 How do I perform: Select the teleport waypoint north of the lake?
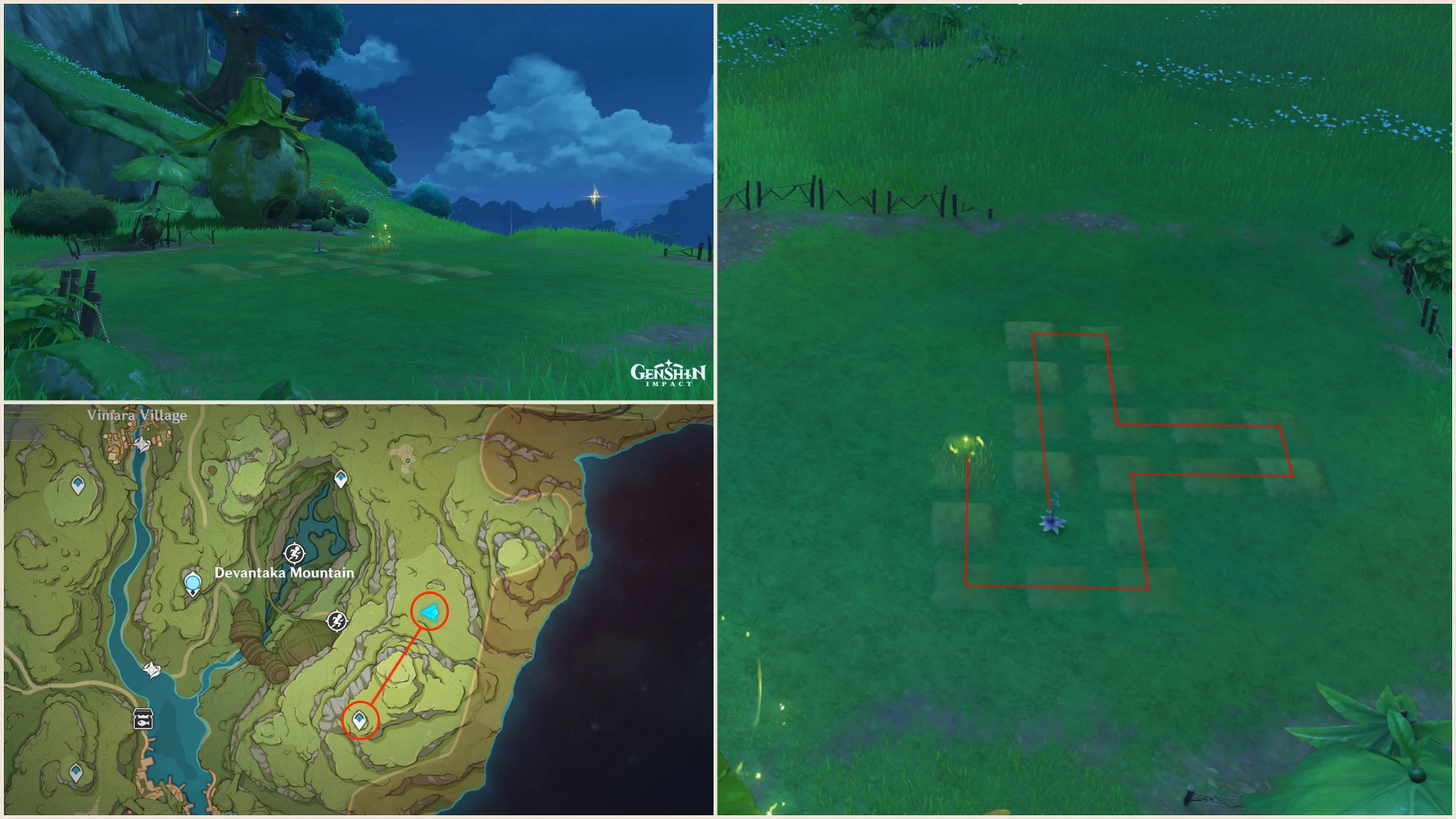(340, 477)
